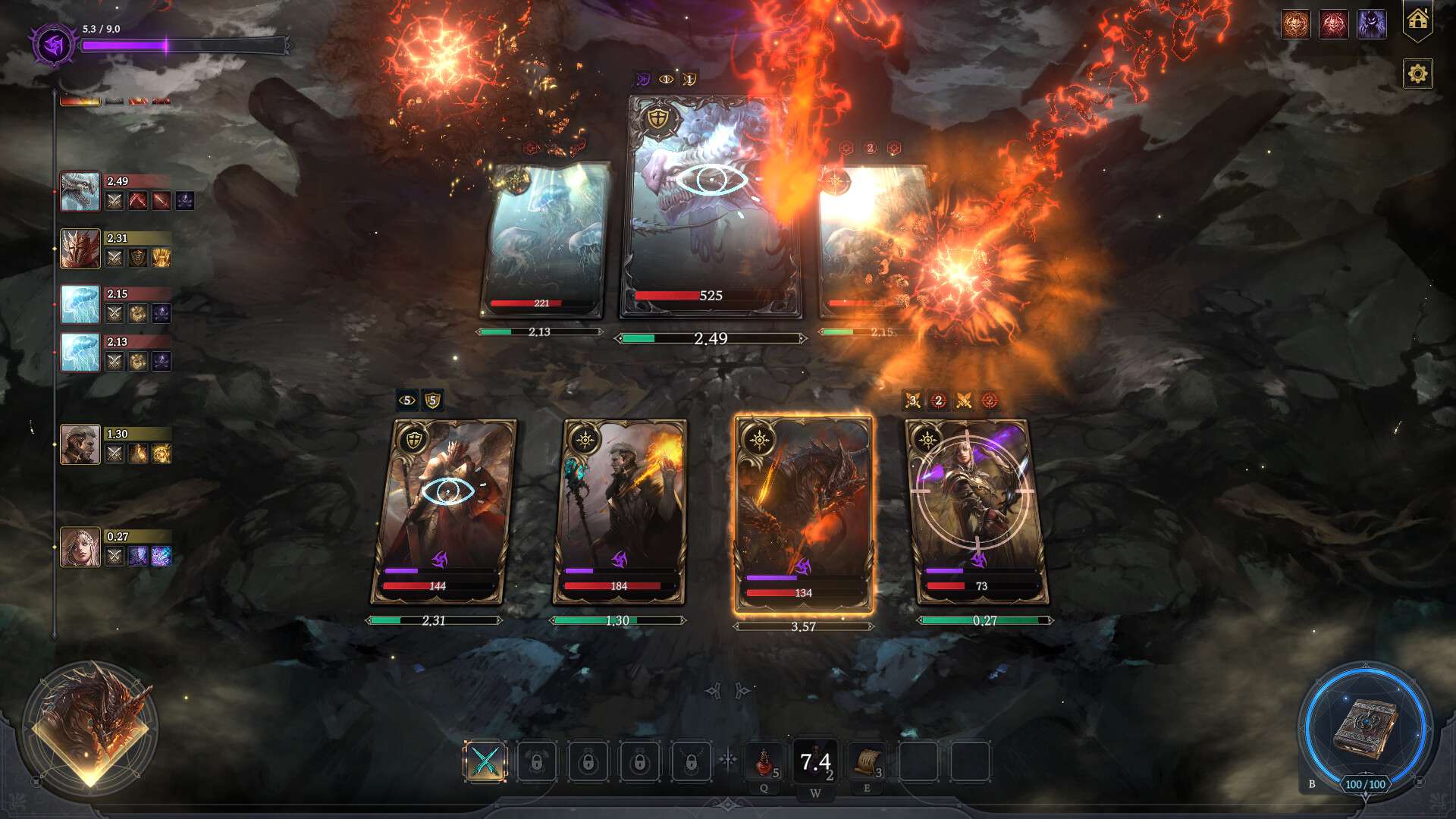Viewport: 1456px width, 819px height.
Task: Inspect the orange sigil buff icon
Action: tap(1296, 25)
